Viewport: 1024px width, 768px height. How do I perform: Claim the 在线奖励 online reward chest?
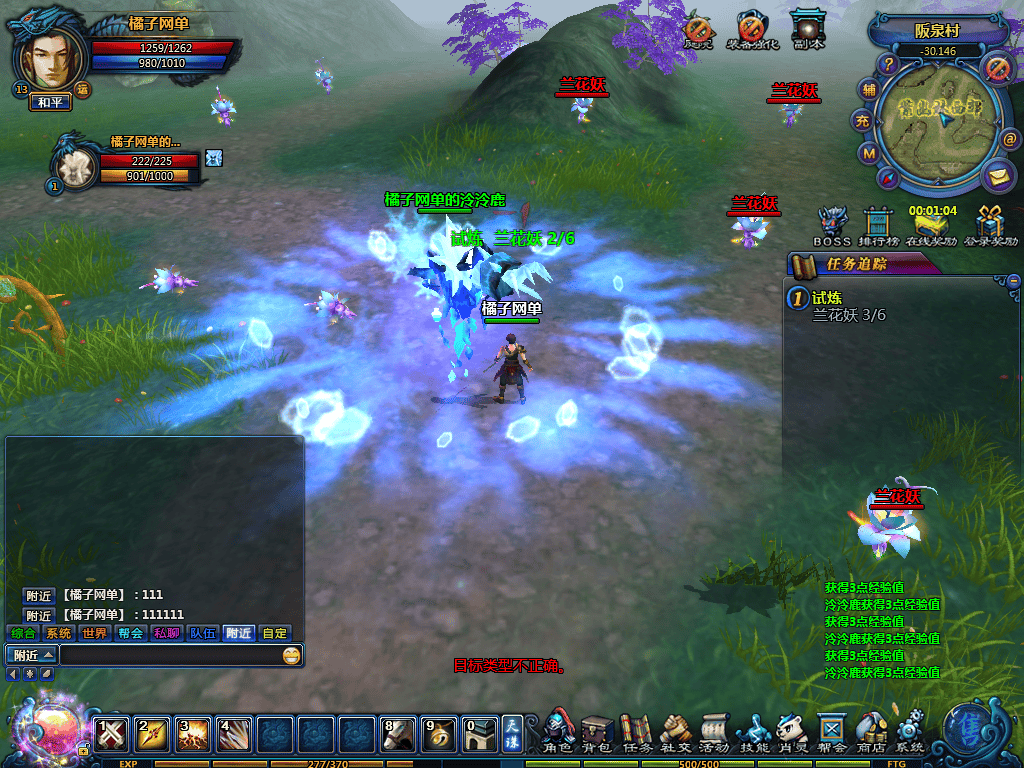931,227
